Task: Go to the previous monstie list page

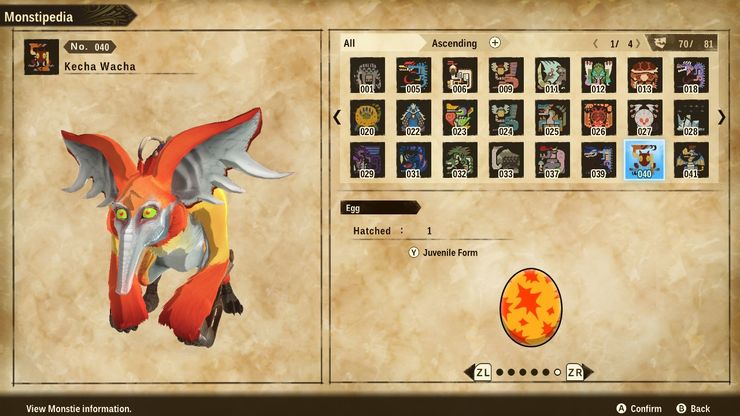Action: coord(337,117)
